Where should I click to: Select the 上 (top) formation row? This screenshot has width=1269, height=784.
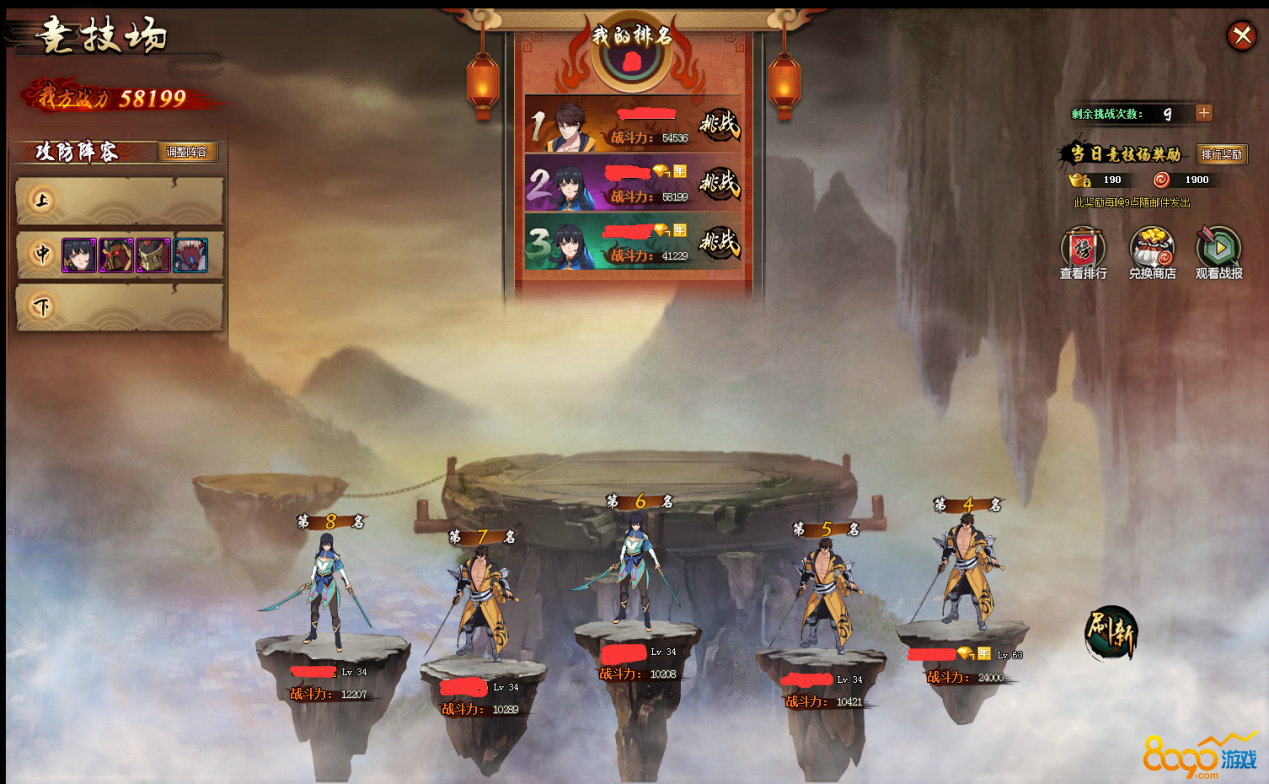pyautogui.click(x=120, y=201)
